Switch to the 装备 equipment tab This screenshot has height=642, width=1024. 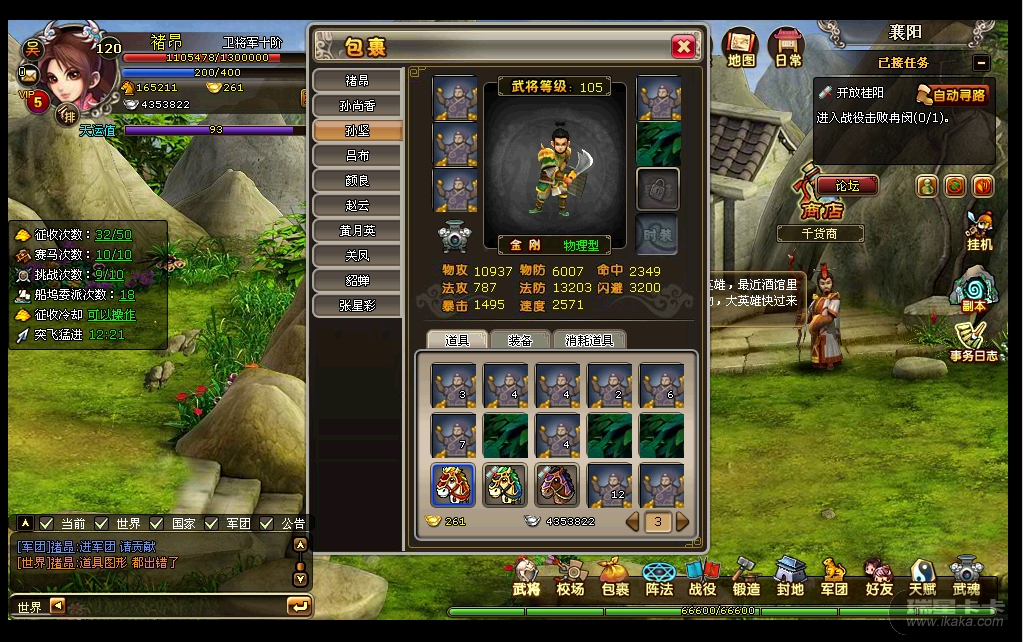pyautogui.click(x=520, y=340)
